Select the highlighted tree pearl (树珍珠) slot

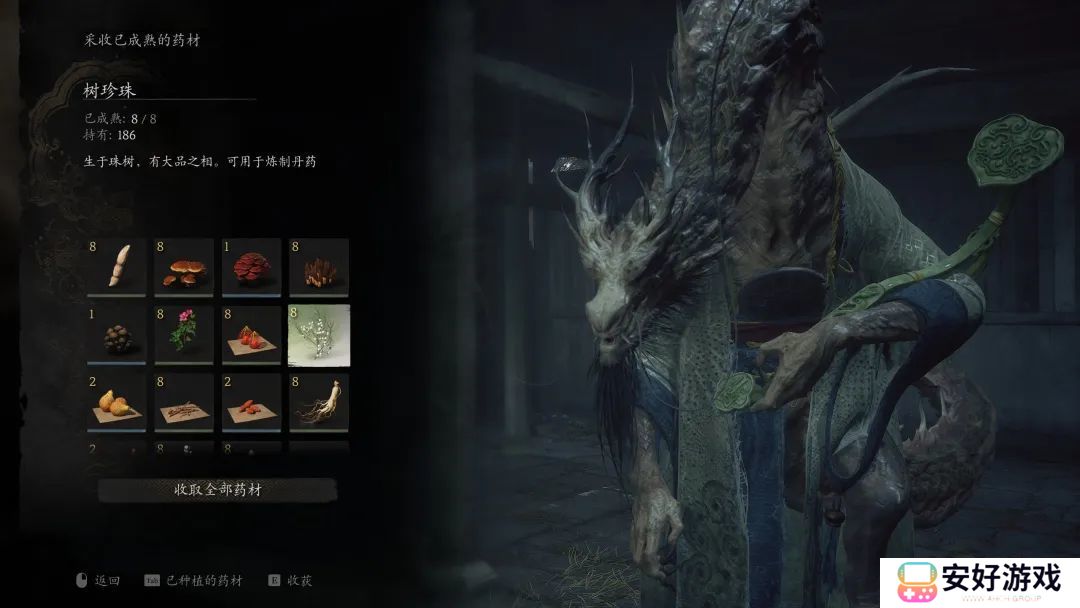[x=318, y=335]
